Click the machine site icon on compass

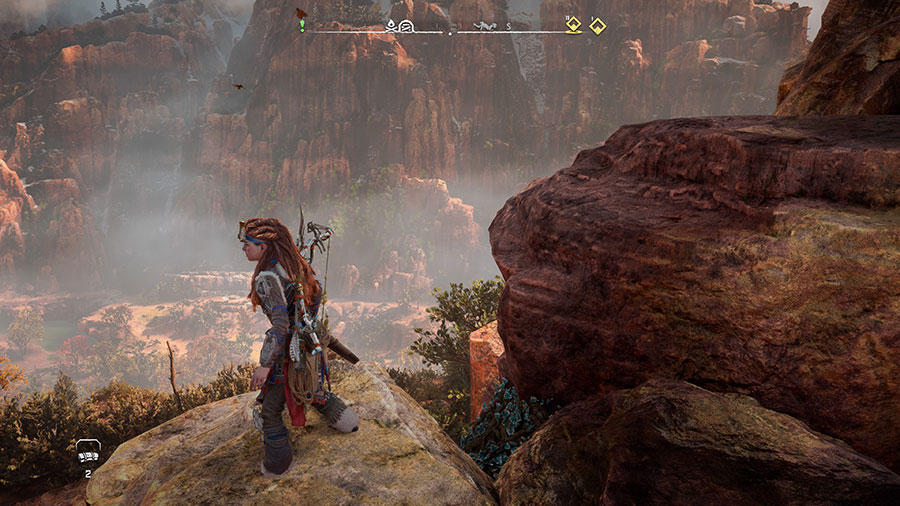[x=485, y=25]
